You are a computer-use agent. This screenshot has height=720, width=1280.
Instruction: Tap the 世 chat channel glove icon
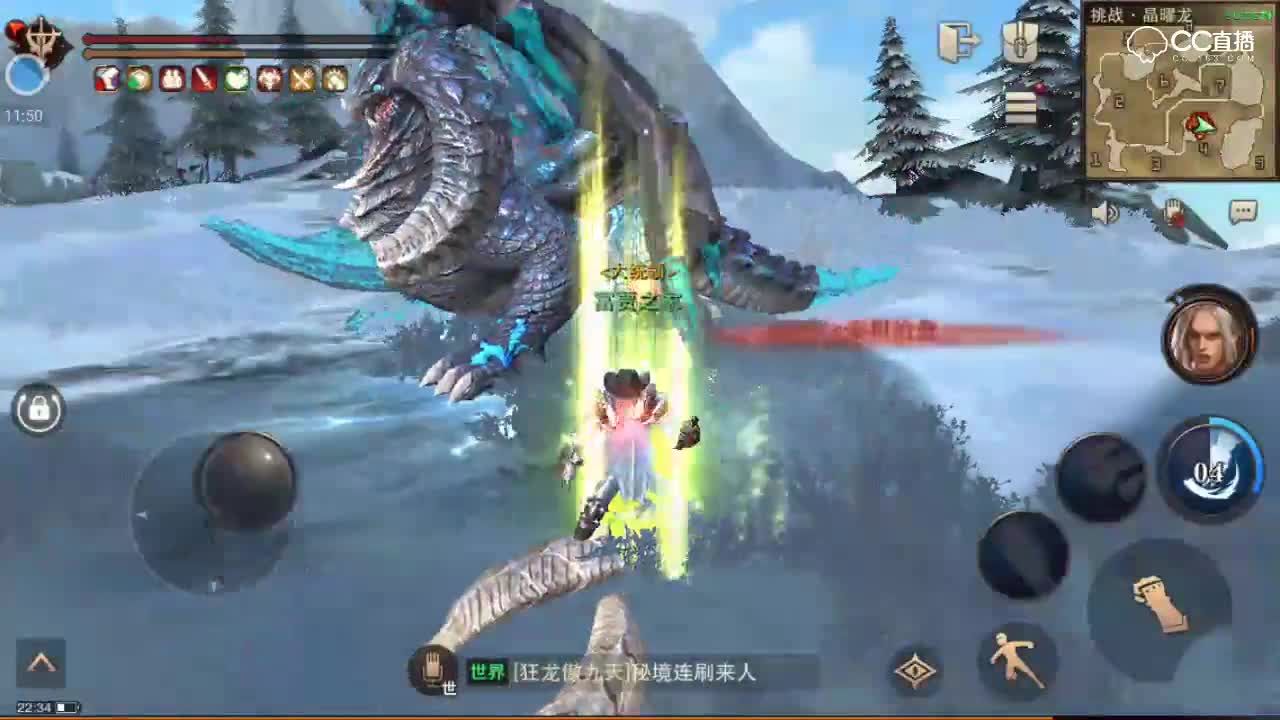click(x=432, y=668)
